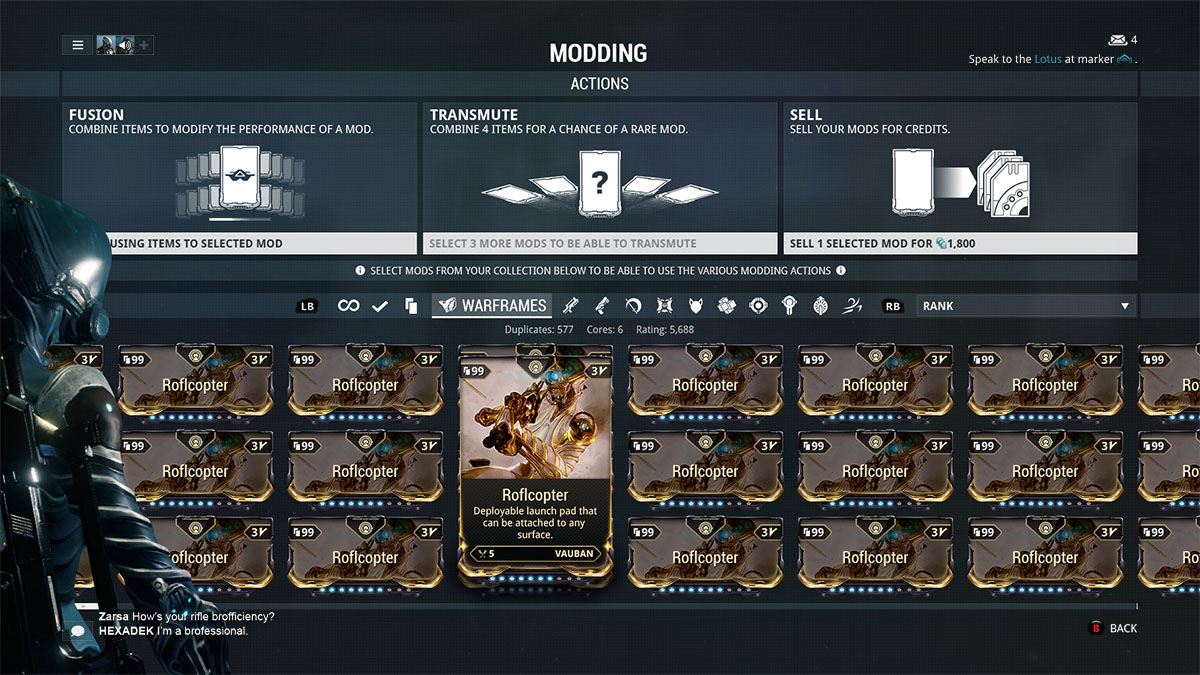Image resolution: width=1200 pixels, height=675 pixels.
Task: Switch to the duplicates filter tab
Action: (410, 306)
